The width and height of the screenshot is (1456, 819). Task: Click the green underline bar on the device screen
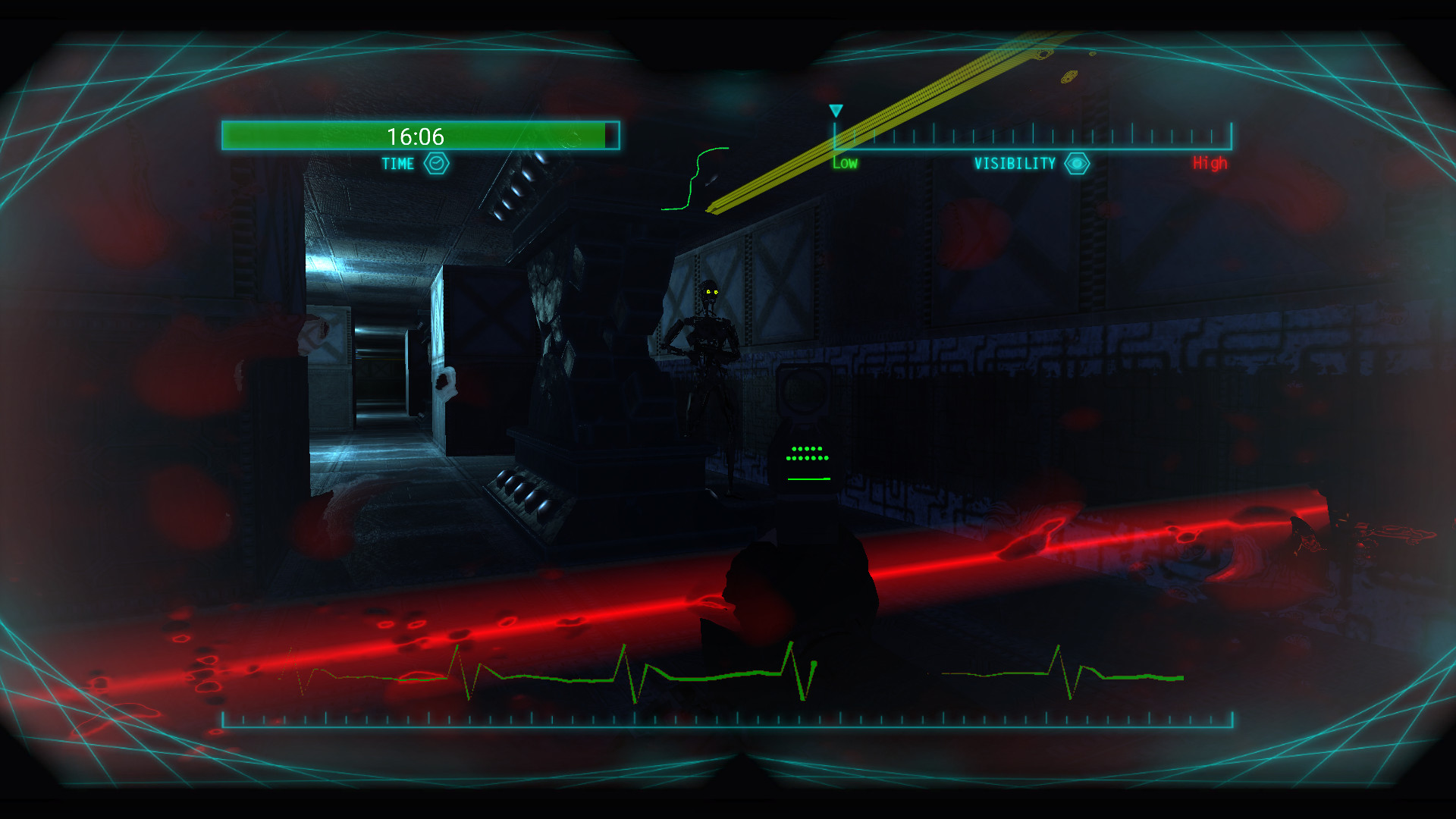click(808, 480)
